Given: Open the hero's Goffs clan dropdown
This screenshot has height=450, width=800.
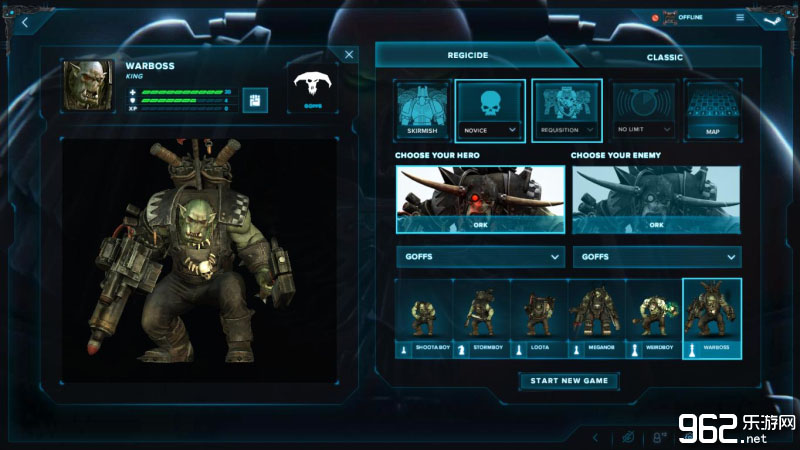Looking at the screenshot, I should [x=480, y=257].
